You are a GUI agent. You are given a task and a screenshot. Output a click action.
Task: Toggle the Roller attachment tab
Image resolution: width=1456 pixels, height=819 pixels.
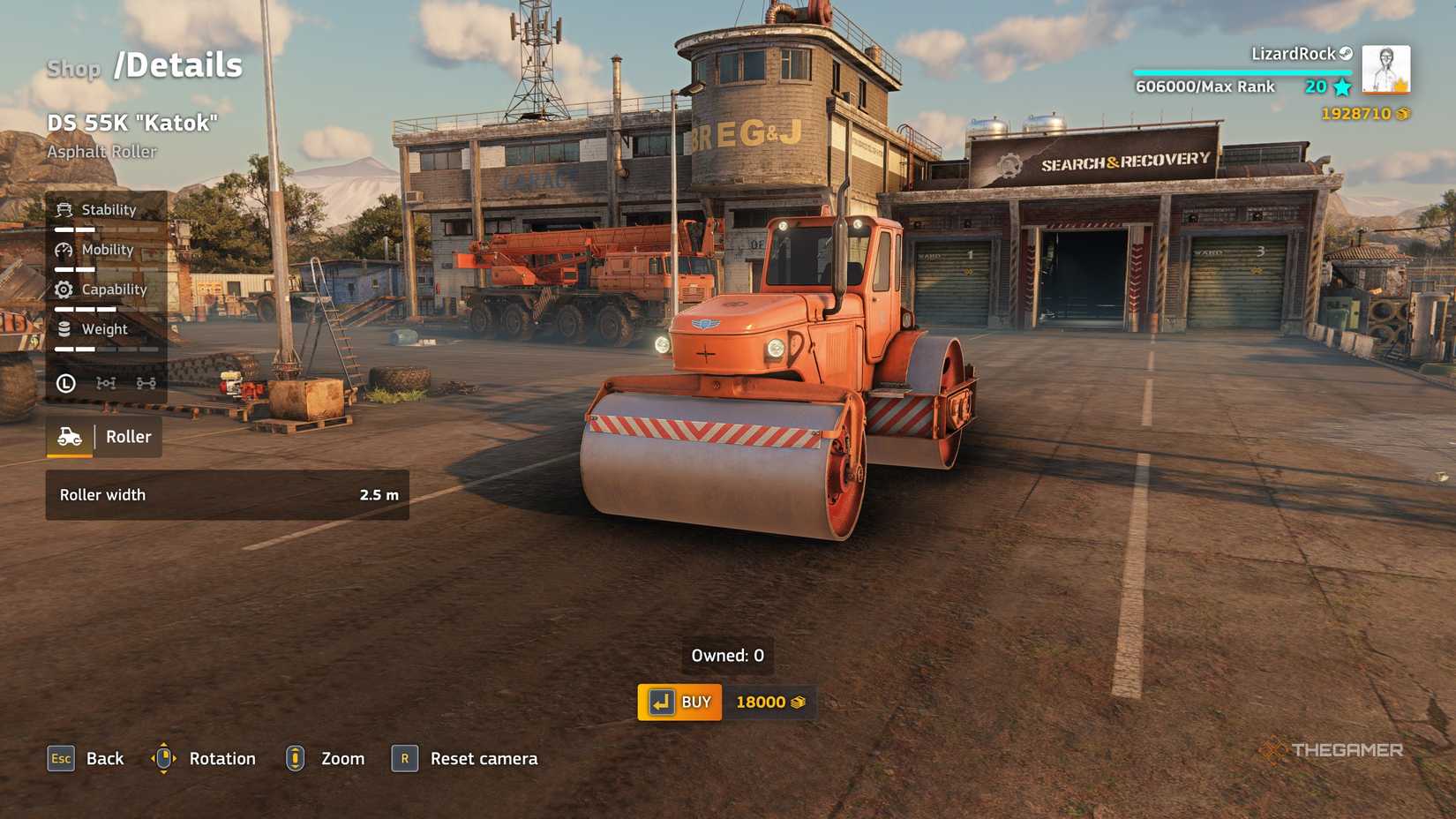tap(103, 436)
